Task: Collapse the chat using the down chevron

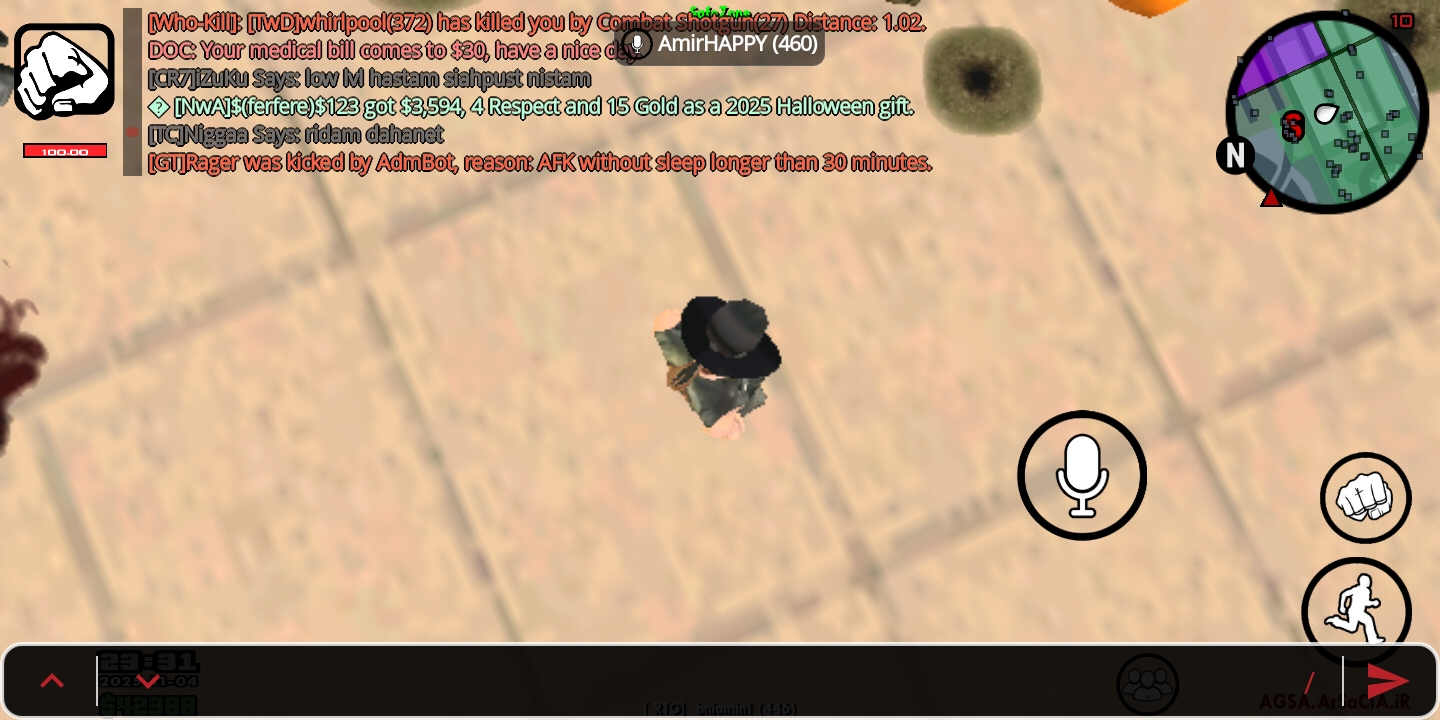Action: coord(148,681)
